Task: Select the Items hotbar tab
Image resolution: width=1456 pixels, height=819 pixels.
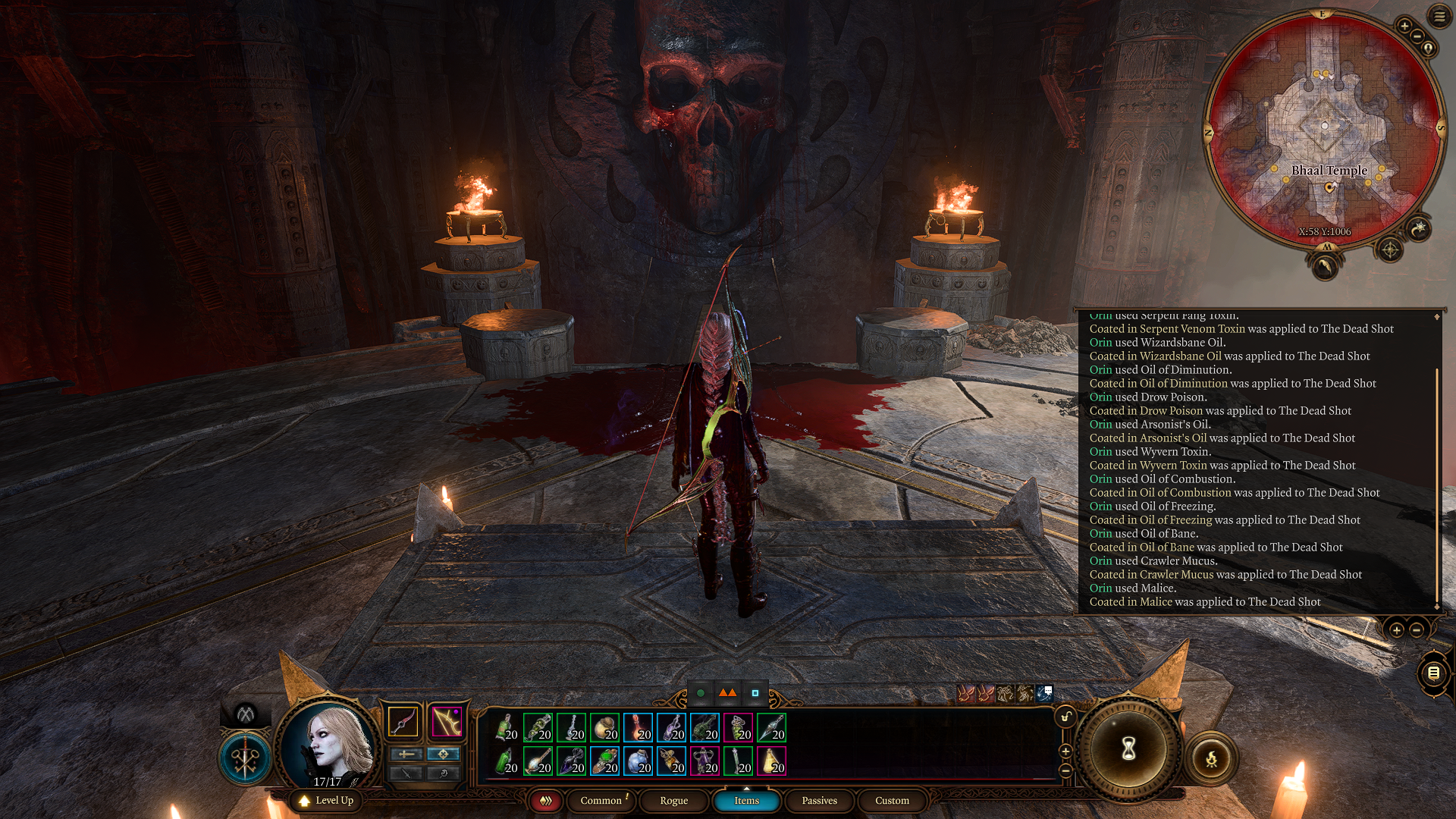Action: coord(746,801)
